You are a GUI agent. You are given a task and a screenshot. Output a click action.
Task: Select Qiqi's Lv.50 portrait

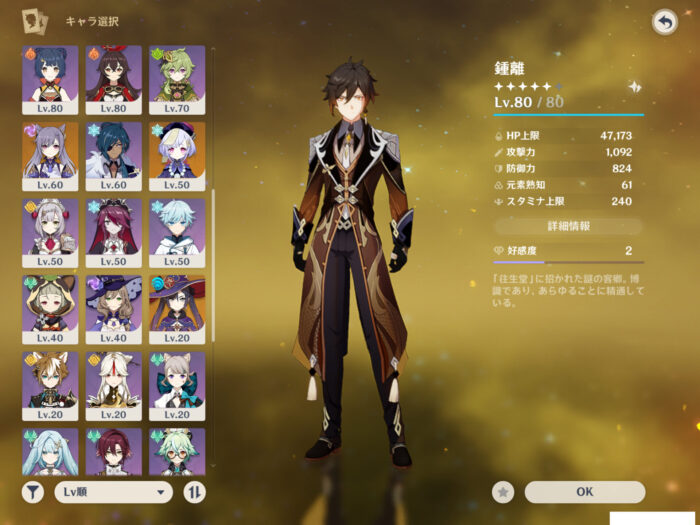tap(177, 156)
